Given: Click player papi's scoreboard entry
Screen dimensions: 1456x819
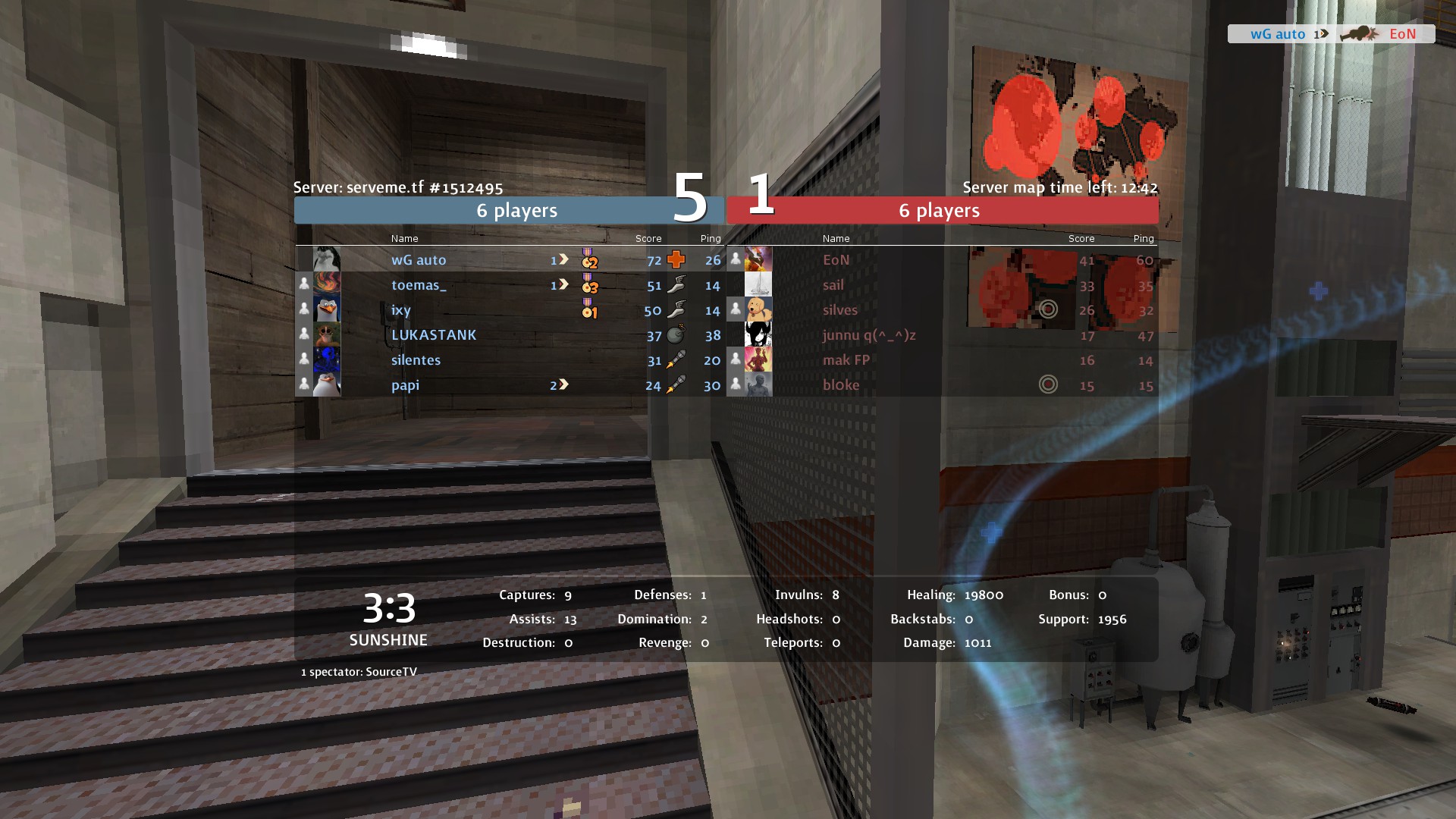Looking at the screenshot, I should click(405, 385).
